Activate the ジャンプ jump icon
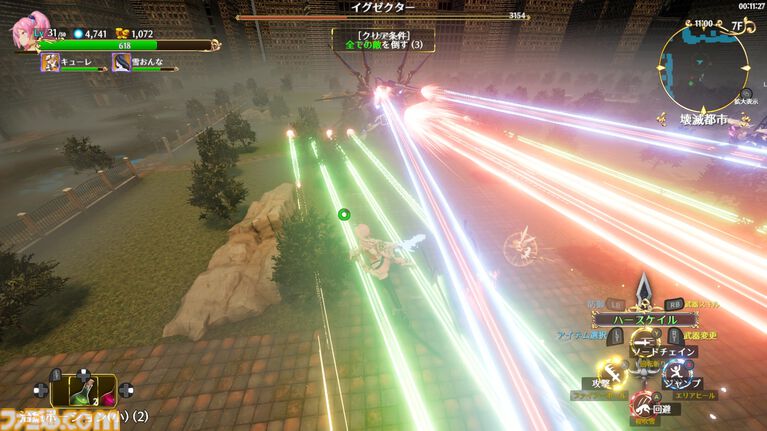This screenshot has height=431, width=767. [x=681, y=371]
